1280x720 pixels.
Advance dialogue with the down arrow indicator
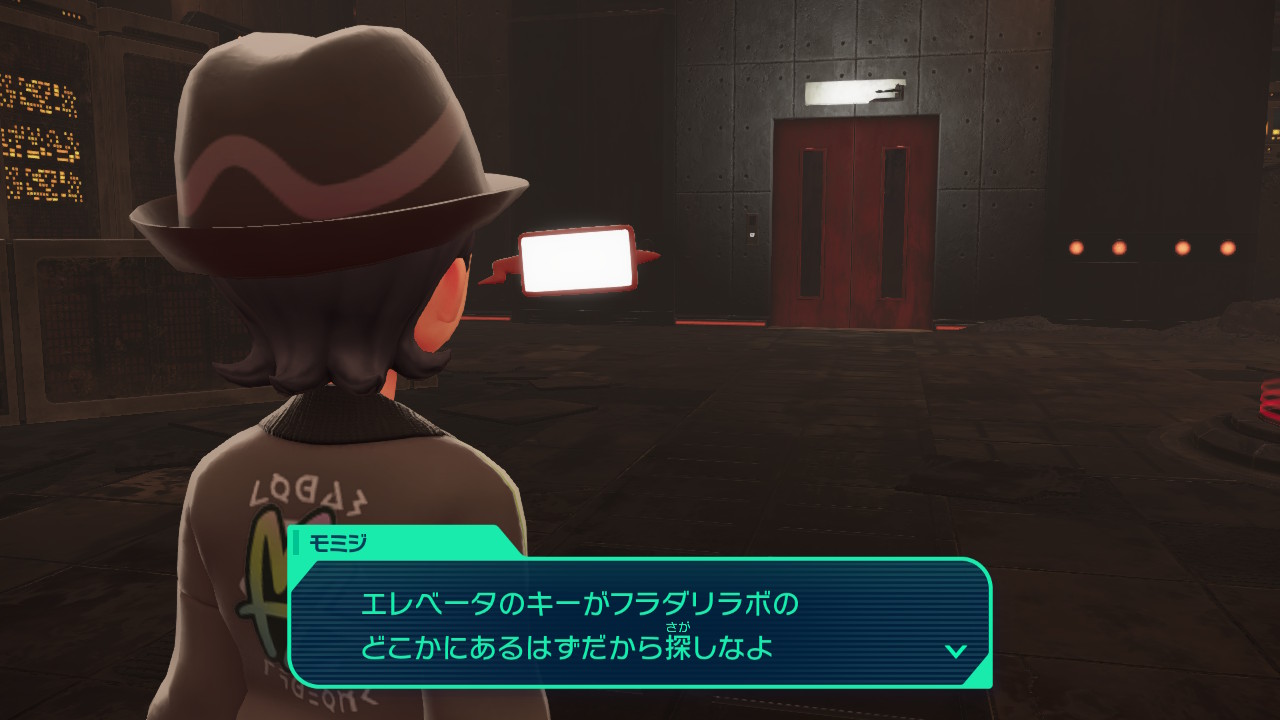pyautogui.click(x=955, y=651)
